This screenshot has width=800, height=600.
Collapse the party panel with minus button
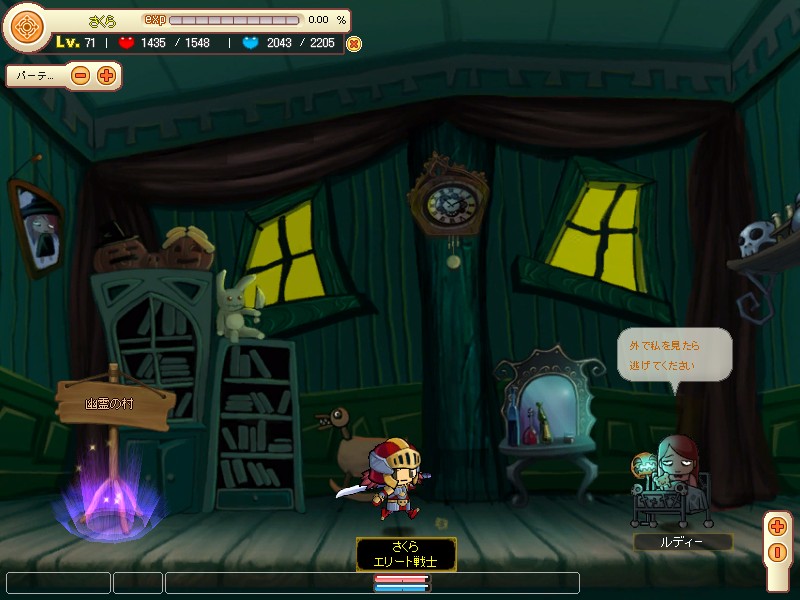coord(81,75)
